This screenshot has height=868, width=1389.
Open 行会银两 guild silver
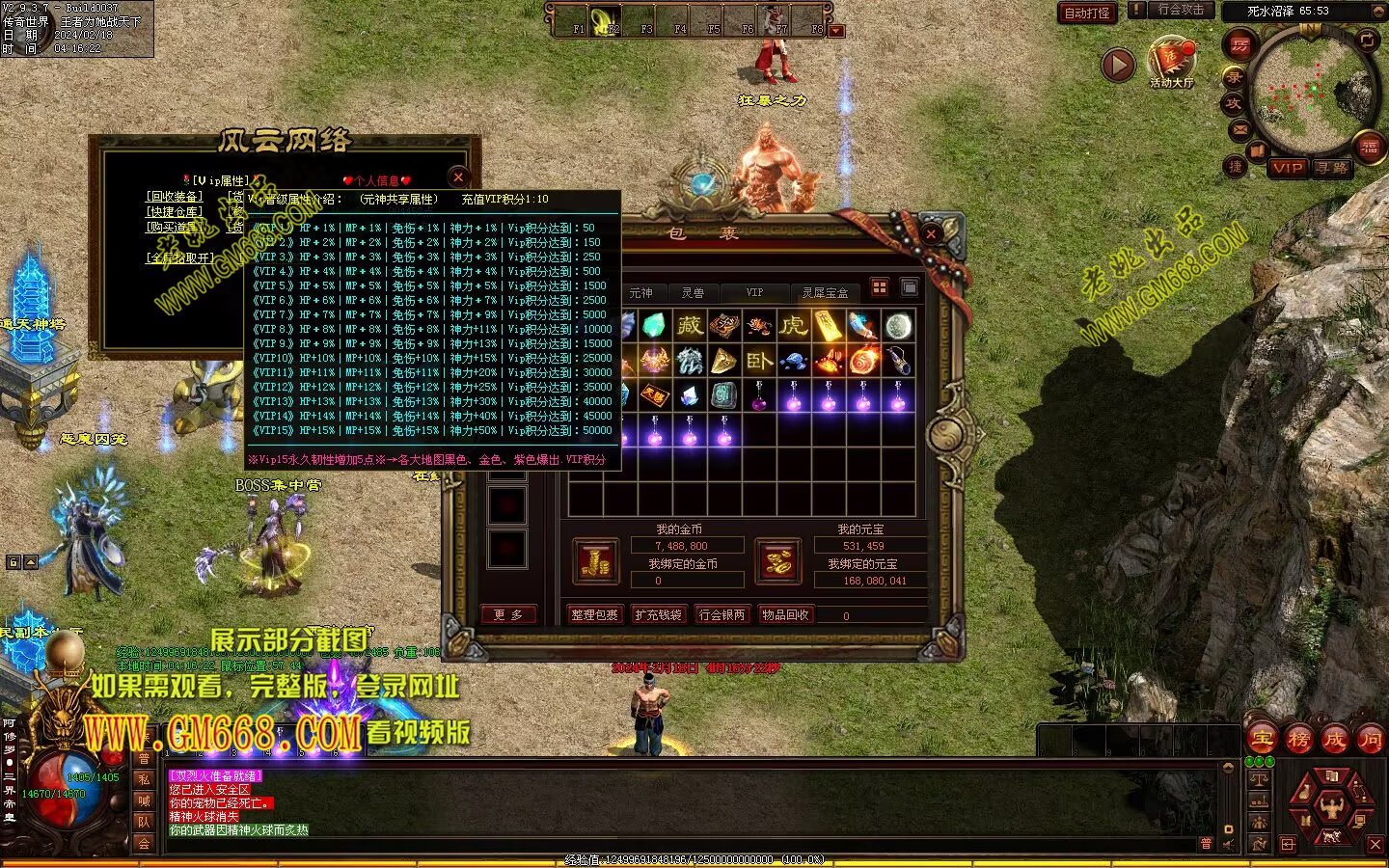(x=722, y=614)
